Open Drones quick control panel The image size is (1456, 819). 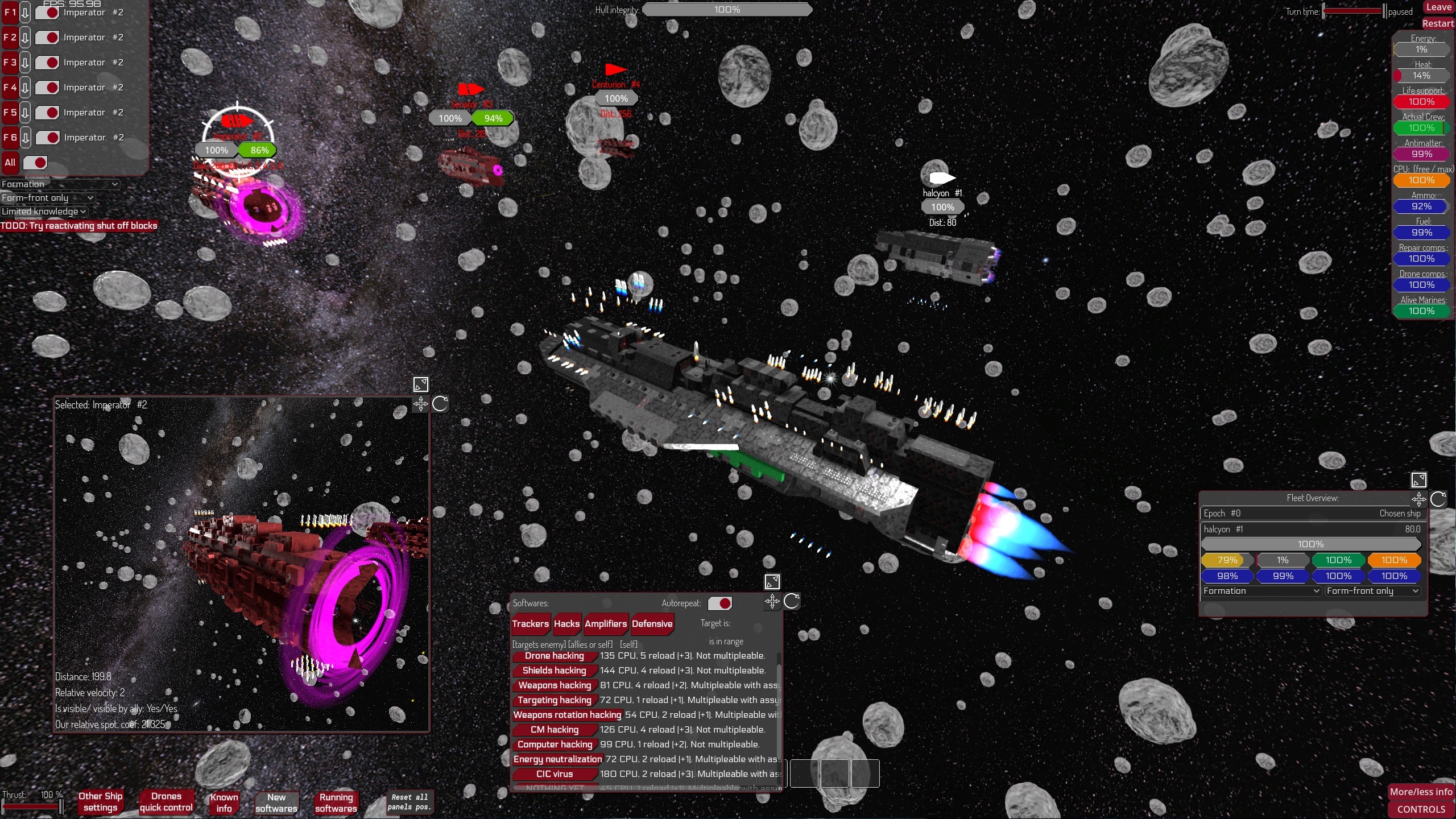(166, 802)
